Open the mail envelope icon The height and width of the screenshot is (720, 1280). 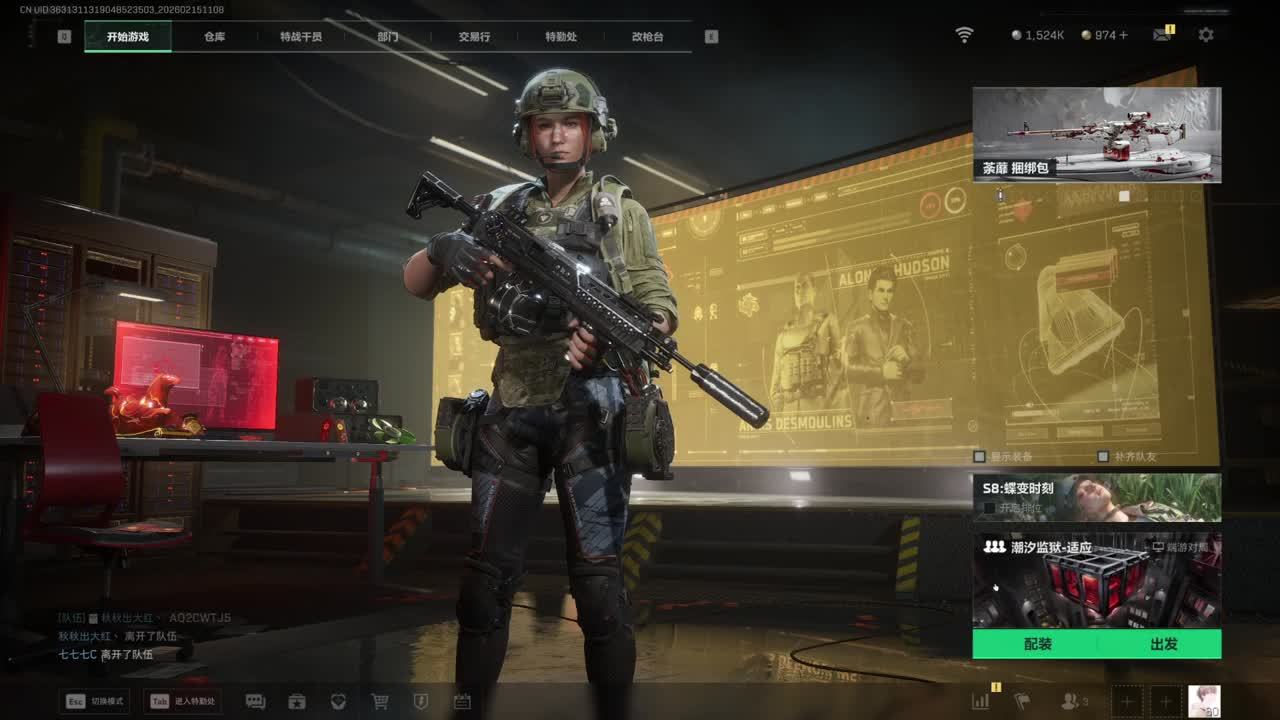click(x=1161, y=35)
